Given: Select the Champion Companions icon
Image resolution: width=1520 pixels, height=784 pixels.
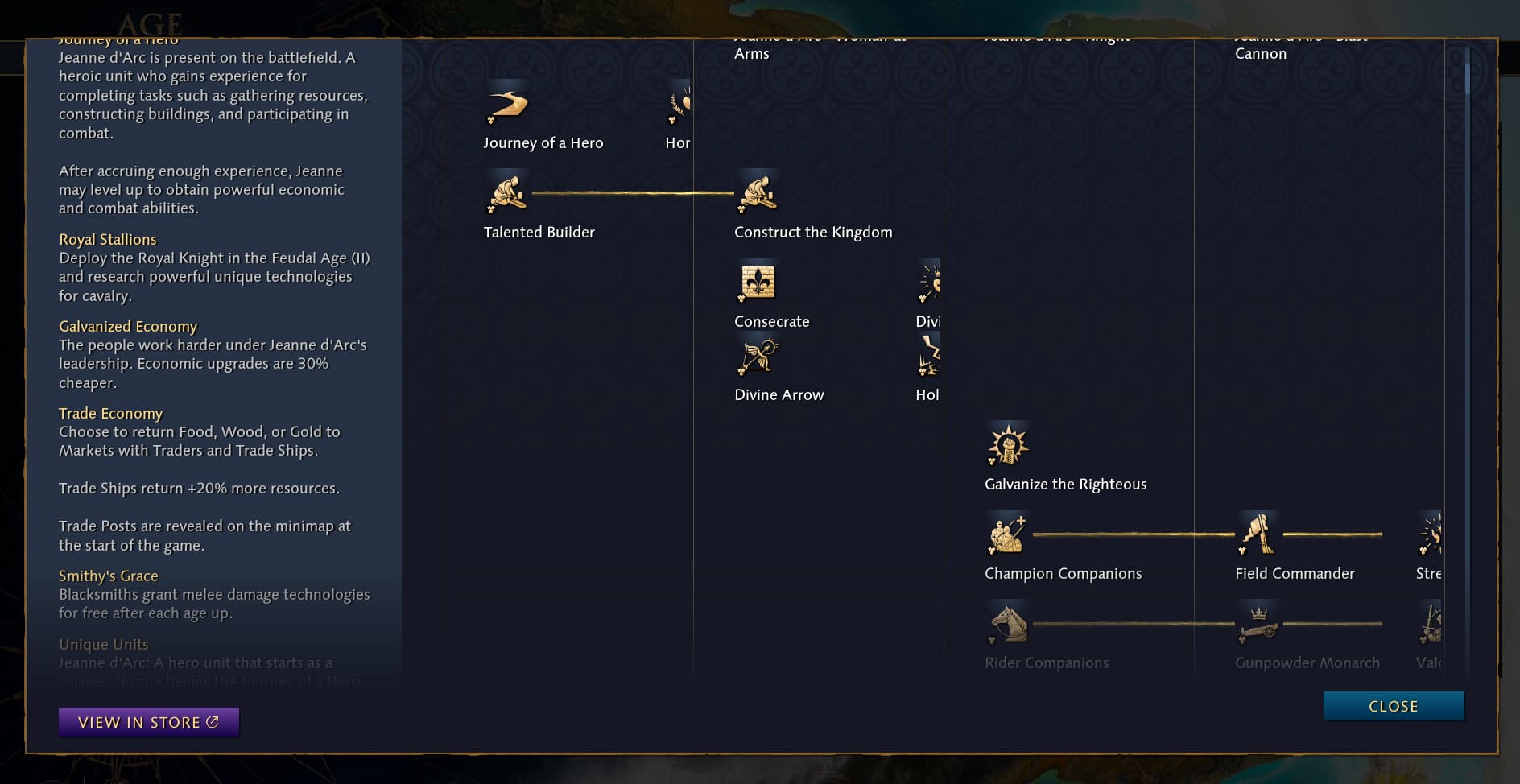Looking at the screenshot, I should [x=1006, y=534].
